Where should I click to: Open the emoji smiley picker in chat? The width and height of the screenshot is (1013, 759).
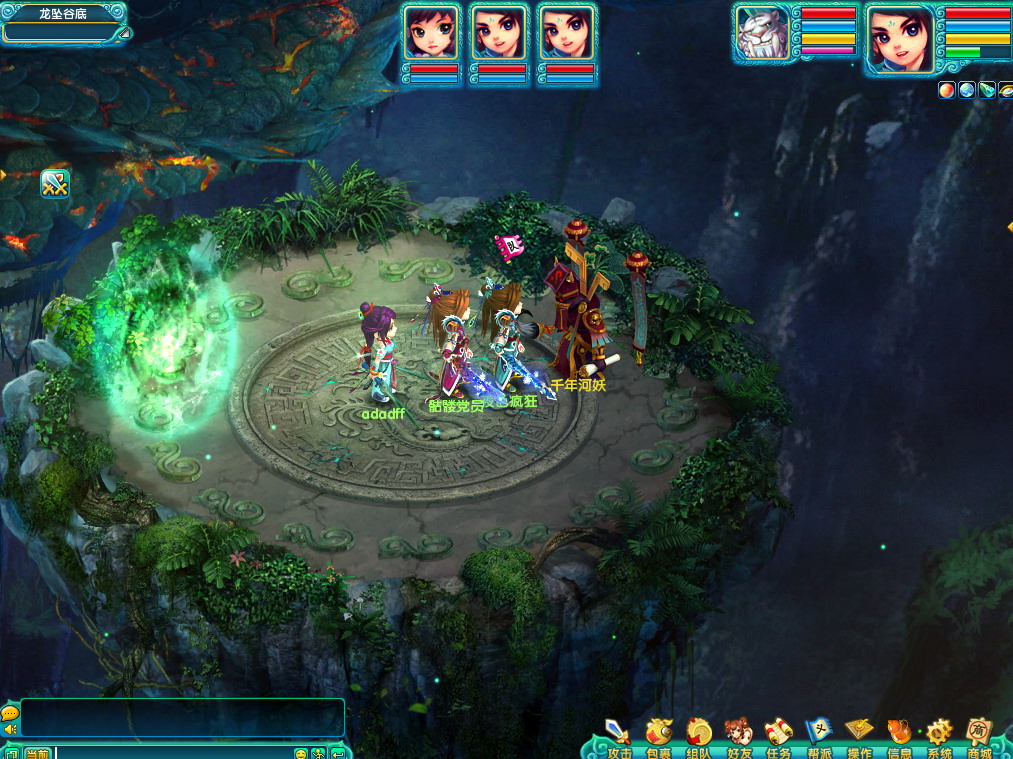300,753
